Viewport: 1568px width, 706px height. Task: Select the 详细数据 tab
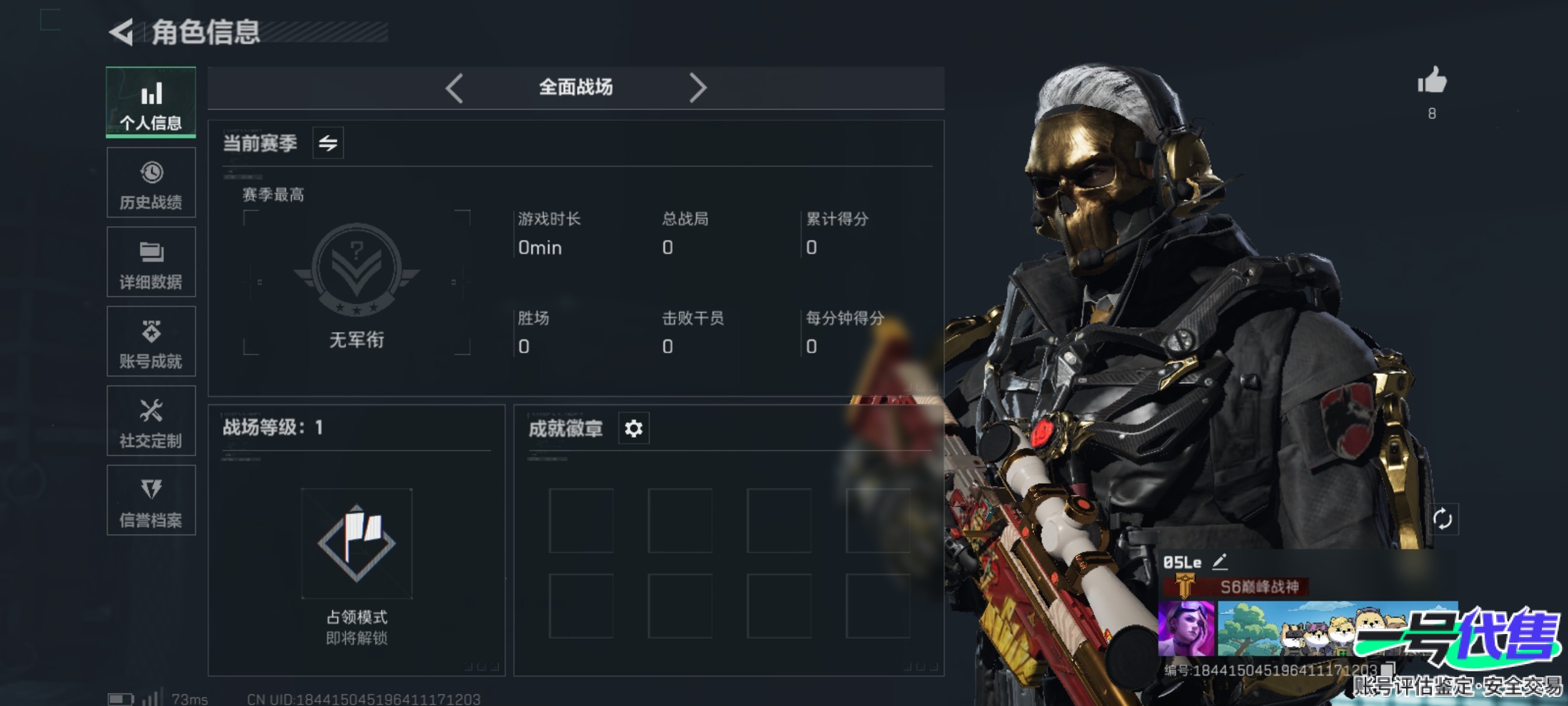[151, 262]
